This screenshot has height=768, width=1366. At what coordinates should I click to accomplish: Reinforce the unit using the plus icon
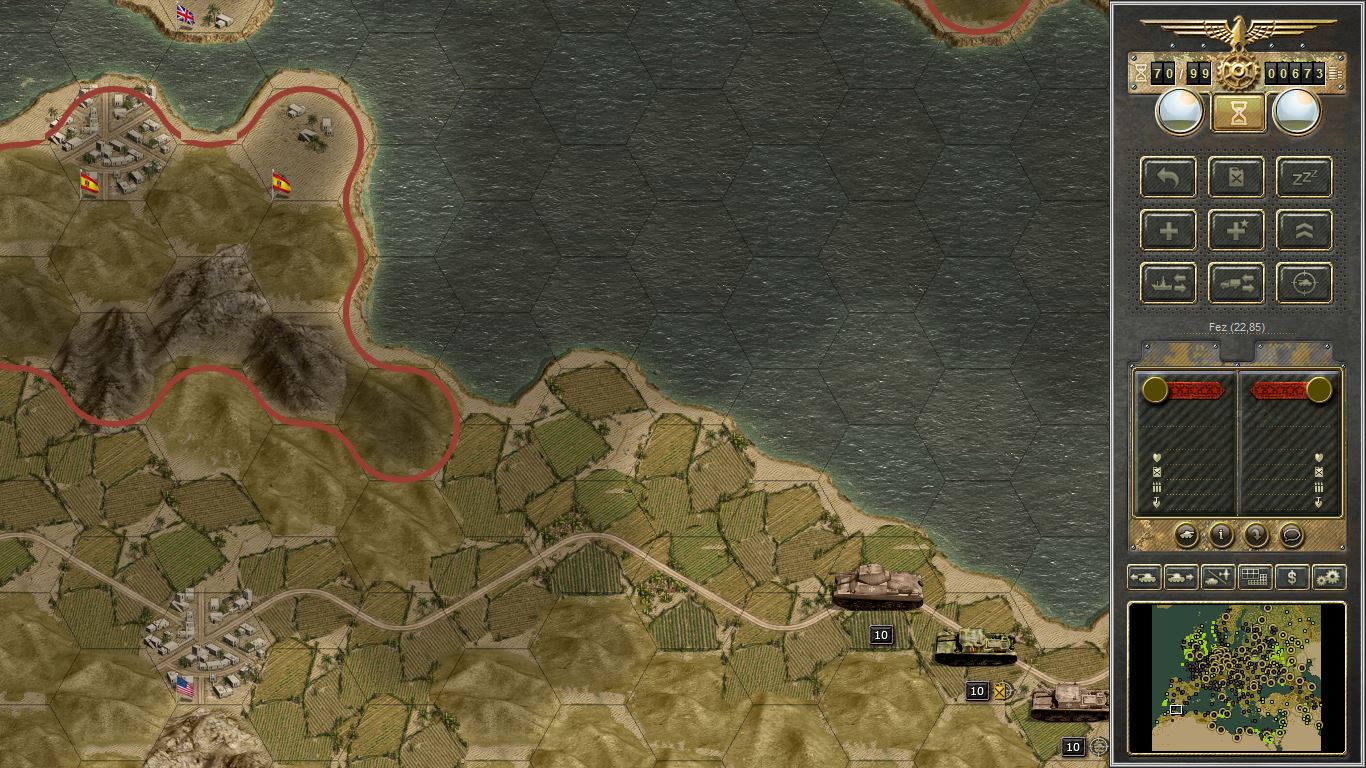(x=1168, y=230)
